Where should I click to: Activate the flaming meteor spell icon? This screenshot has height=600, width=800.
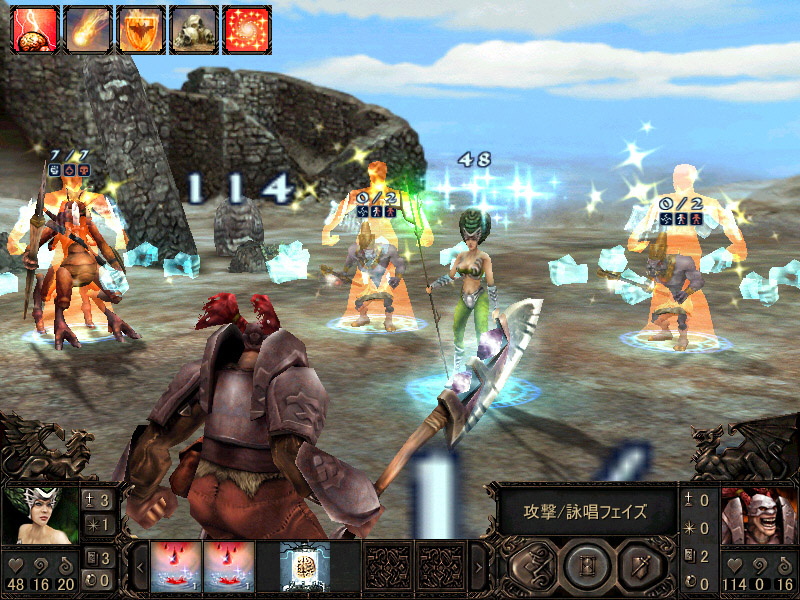pos(85,30)
